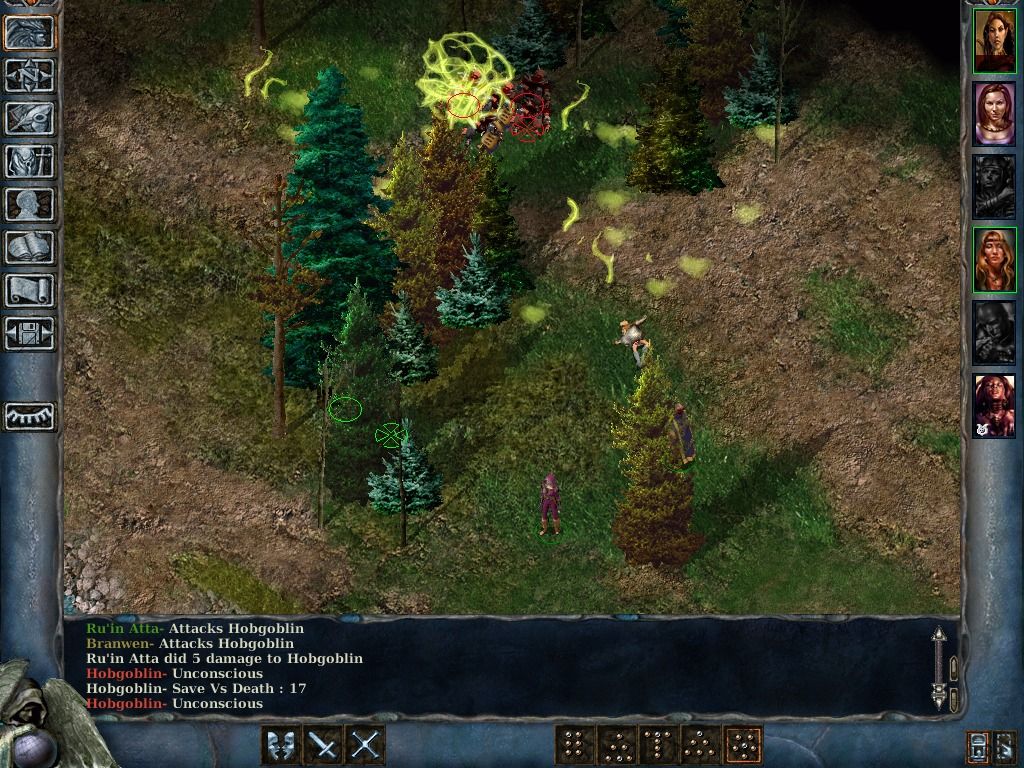Viewport: 1024px width, 768px height.
Task: Choose the single sword attack button
Action: (x=322, y=745)
